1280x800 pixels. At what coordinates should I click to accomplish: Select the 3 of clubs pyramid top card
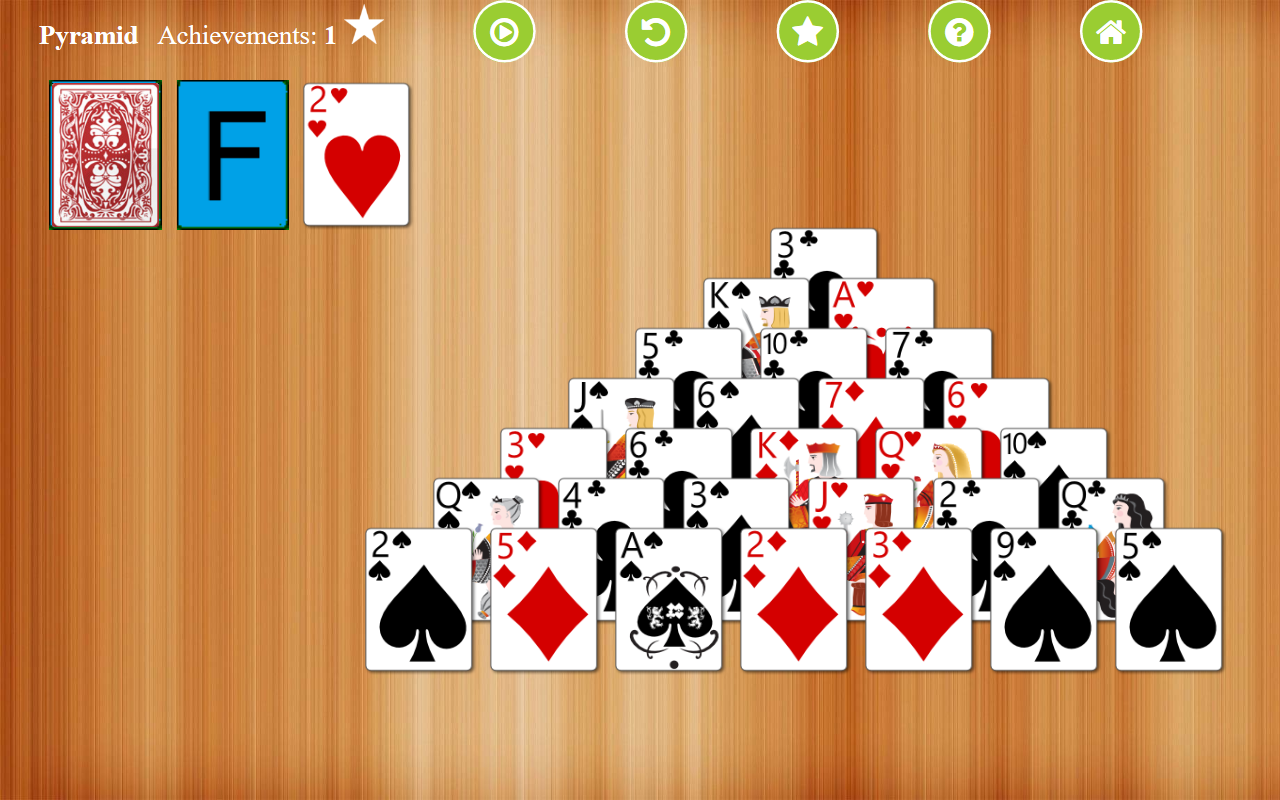tap(820, 250)
